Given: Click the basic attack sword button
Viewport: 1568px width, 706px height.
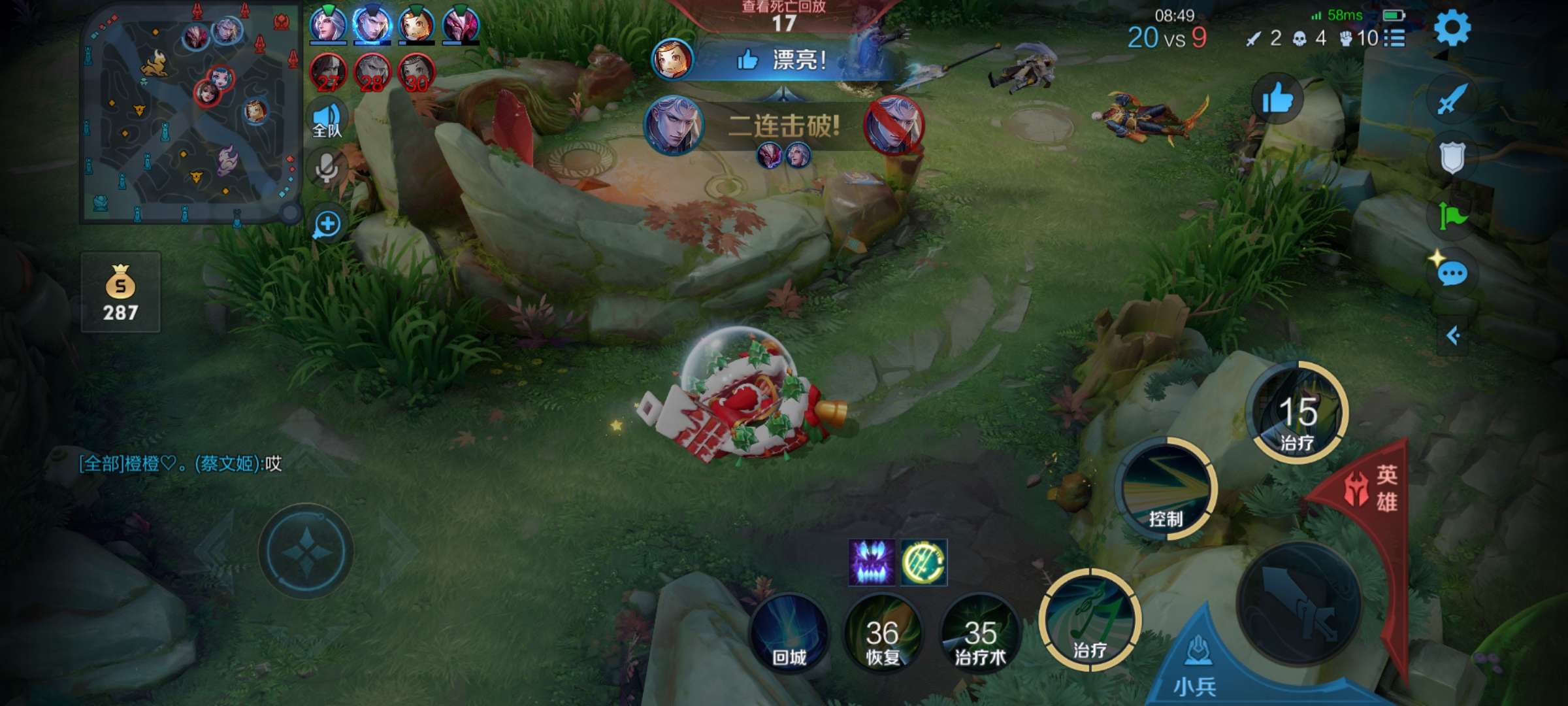Looking at the screenshot, I should point(1299,603).
